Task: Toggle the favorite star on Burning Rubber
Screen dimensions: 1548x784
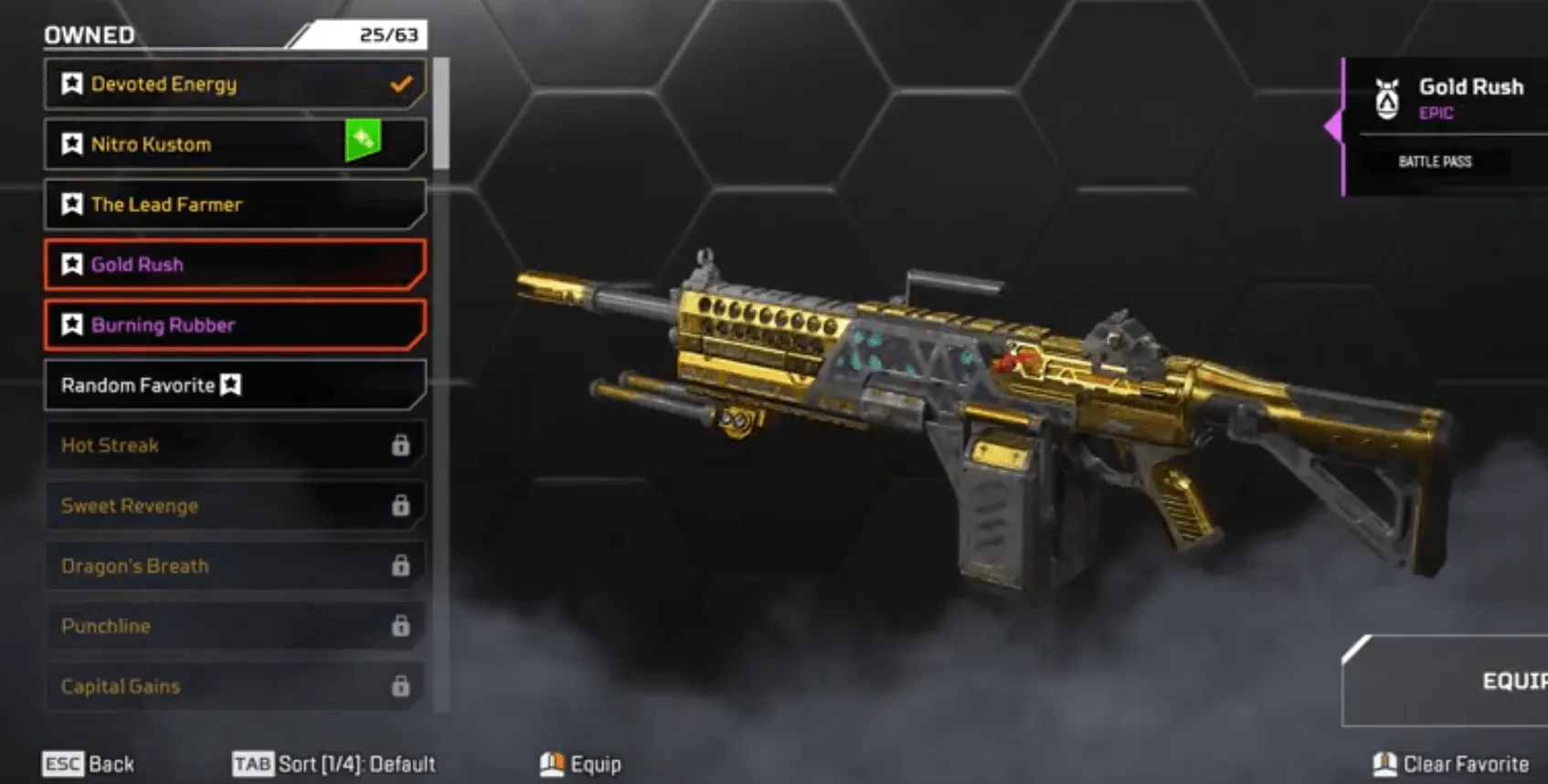Action: (x=72, y=324)
